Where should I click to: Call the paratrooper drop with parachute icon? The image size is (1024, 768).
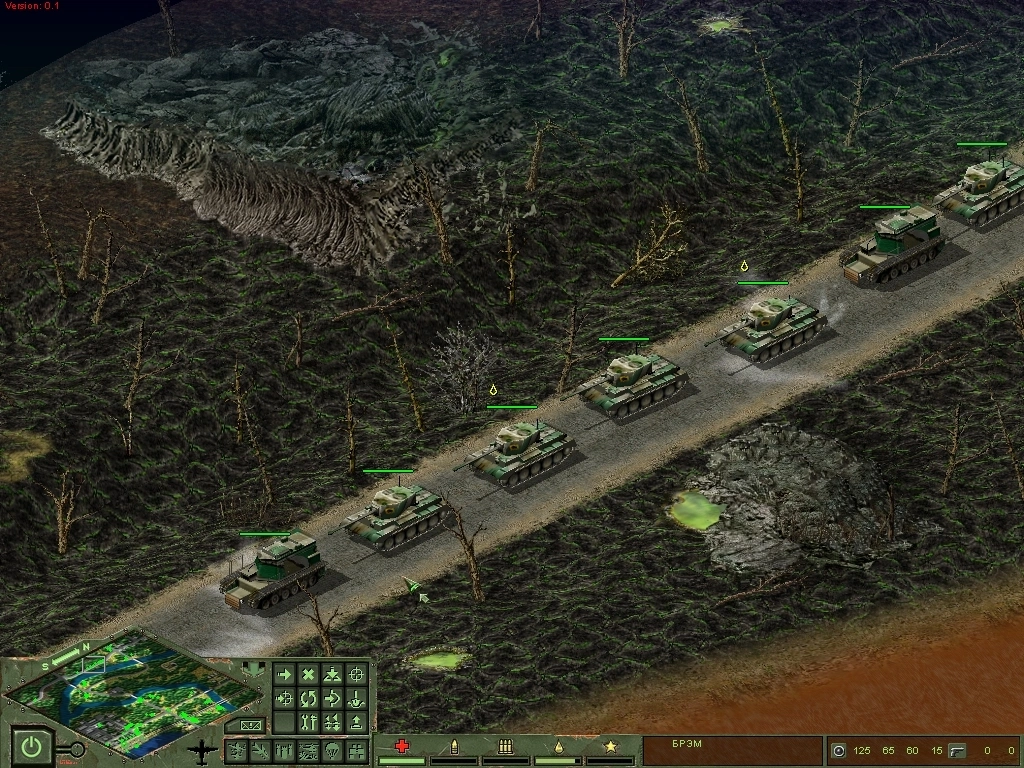click(x=332, y=750)
